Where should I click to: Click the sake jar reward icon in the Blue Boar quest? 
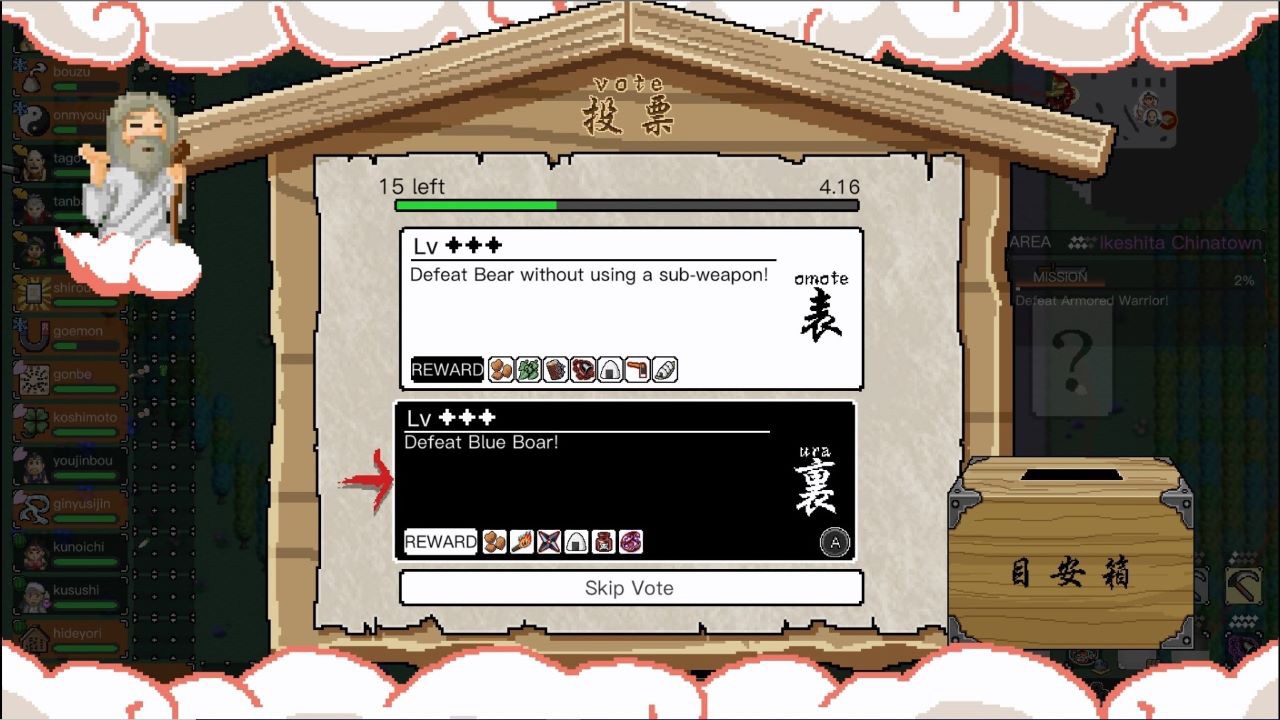pyautogui.click(x=603, y=542)
